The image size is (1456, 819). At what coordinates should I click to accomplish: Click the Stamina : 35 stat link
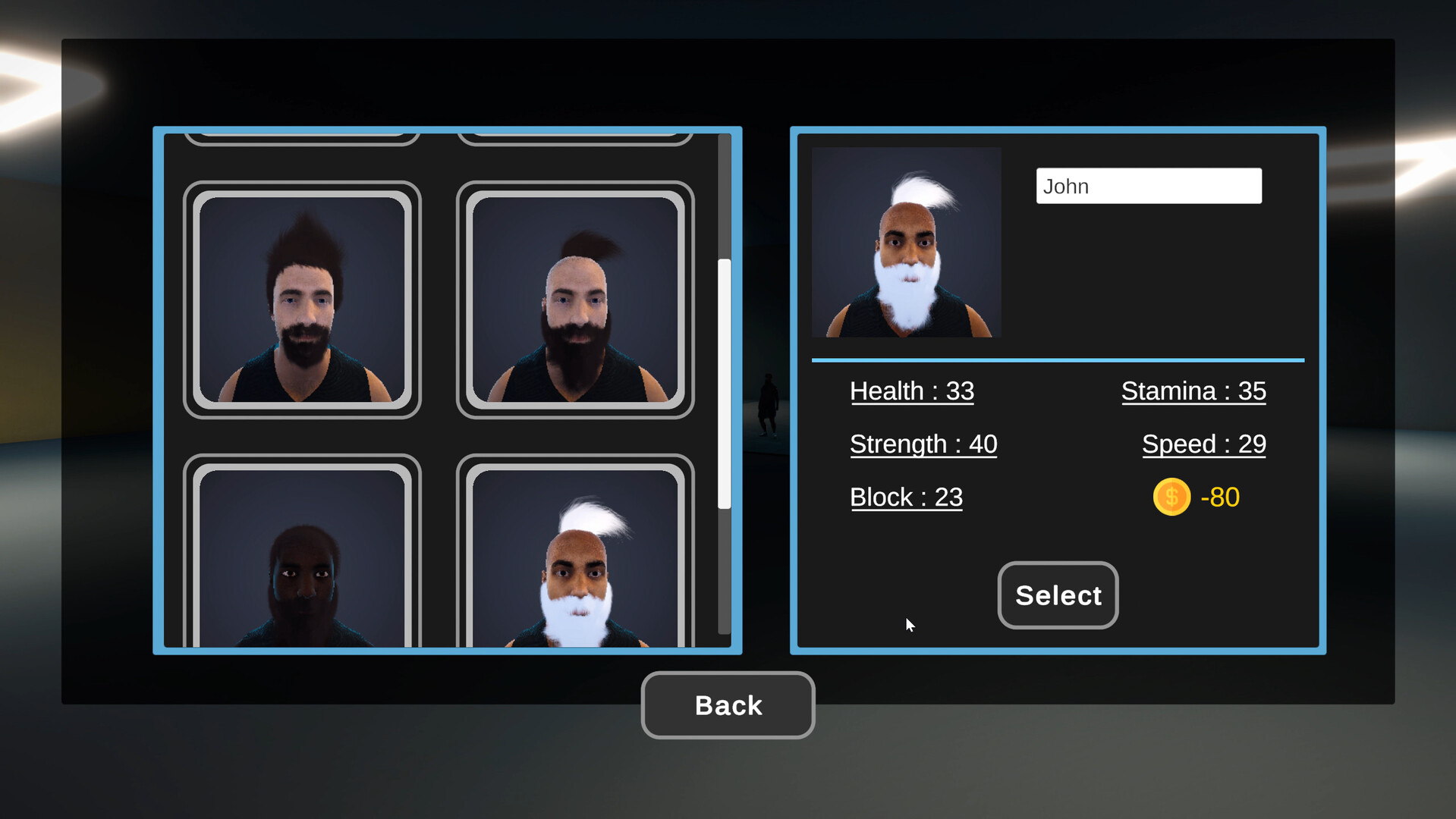tap(1193, 391)
